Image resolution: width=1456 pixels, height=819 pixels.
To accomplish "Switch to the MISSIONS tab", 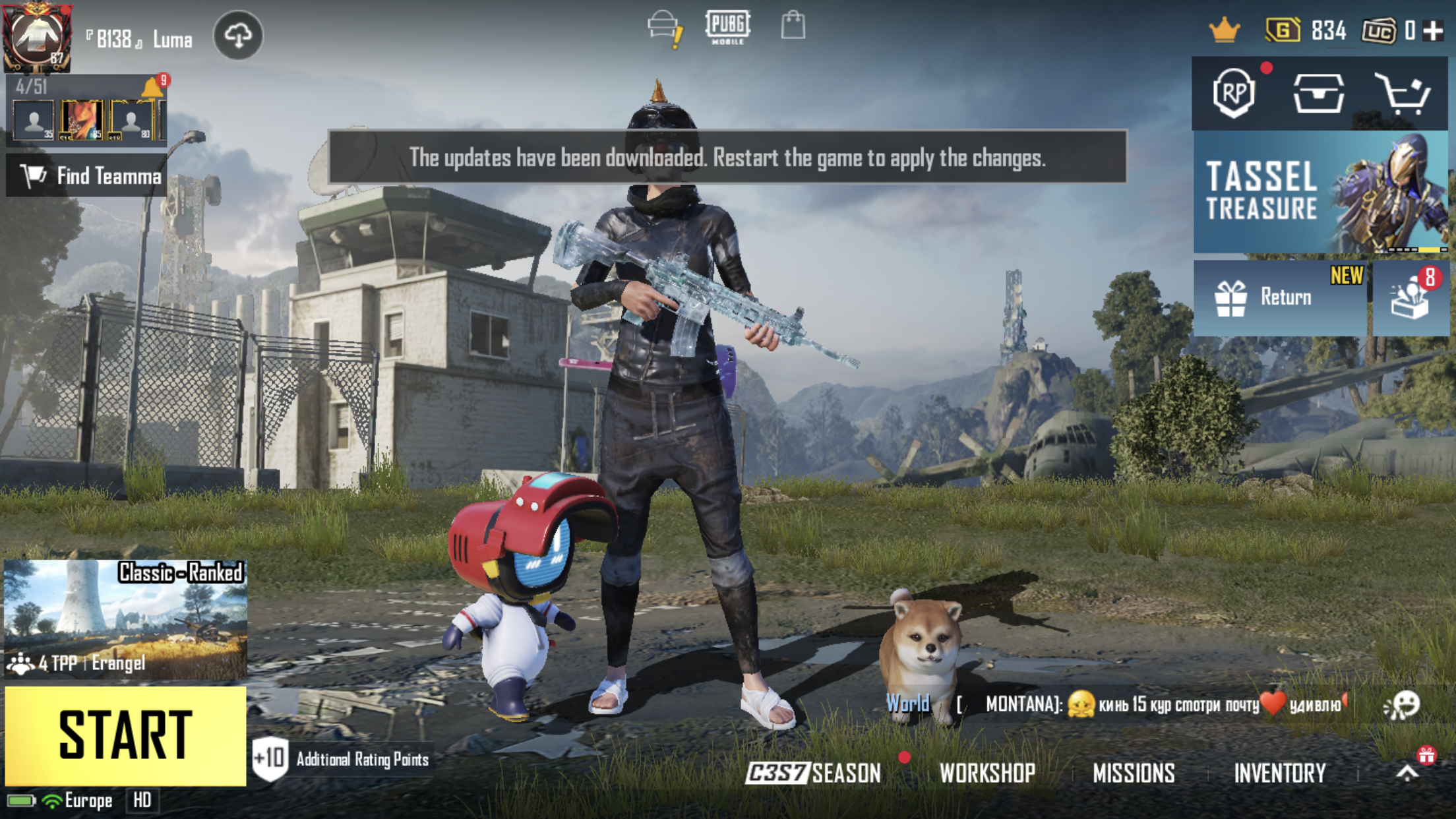I will click(1136, 773).
